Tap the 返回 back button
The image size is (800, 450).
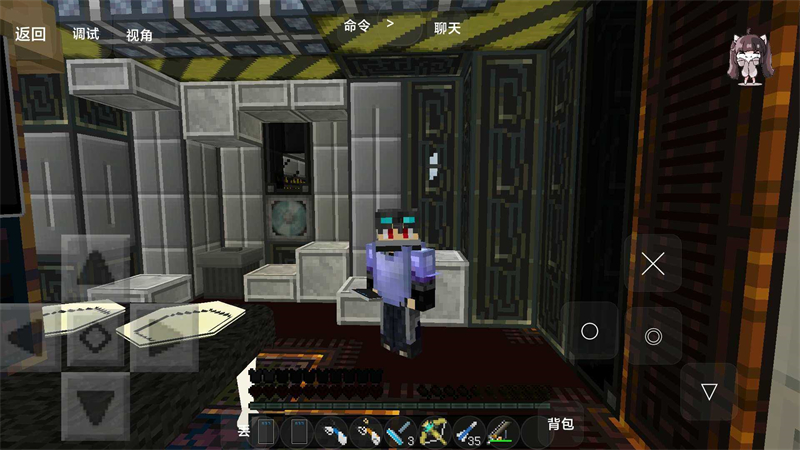pyautogui.click(x=30, y=33)
